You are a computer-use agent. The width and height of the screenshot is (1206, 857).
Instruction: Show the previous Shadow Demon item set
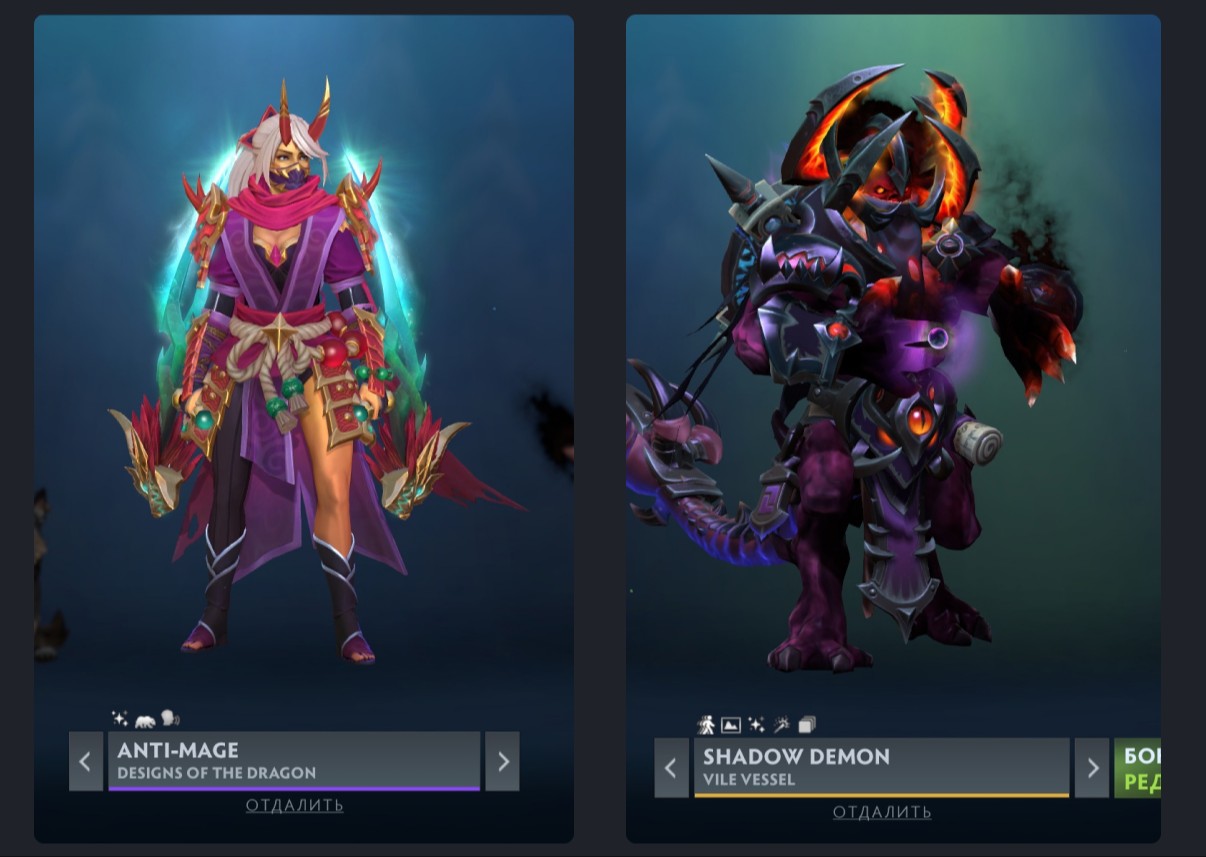[x=671, y=768]
